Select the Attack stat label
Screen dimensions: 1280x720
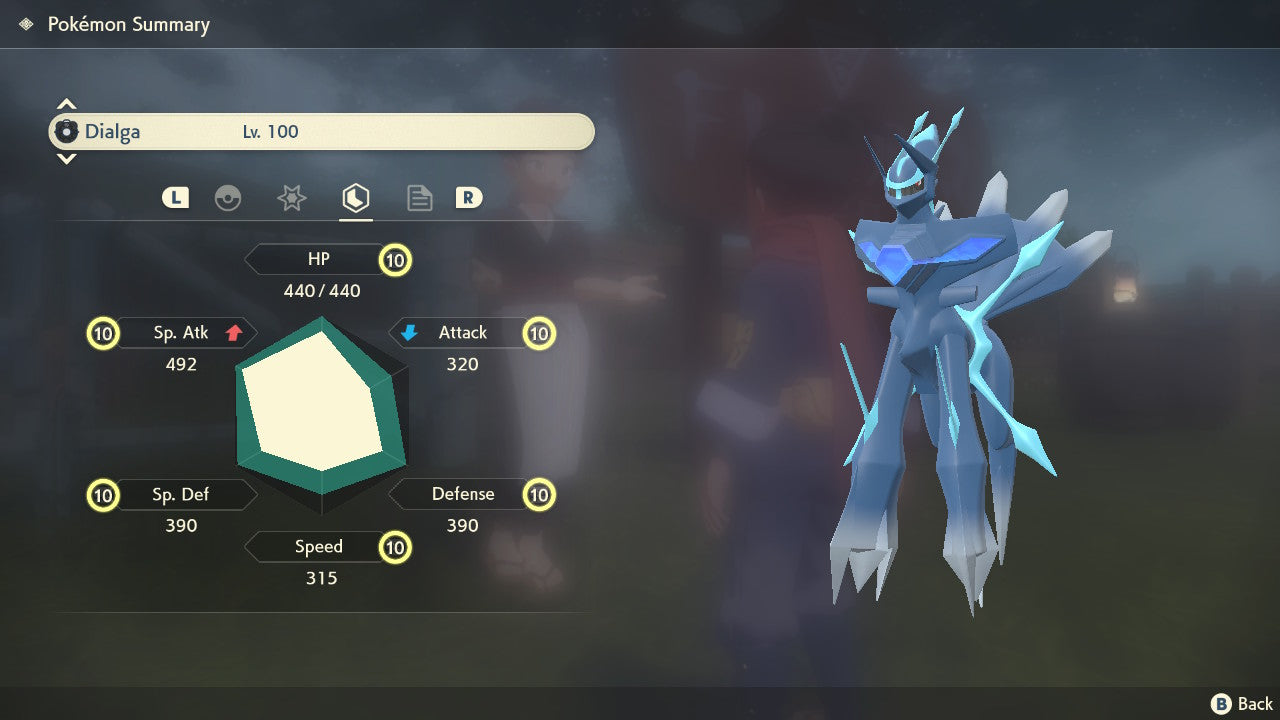pyautogui.click(x=462, y=333)
